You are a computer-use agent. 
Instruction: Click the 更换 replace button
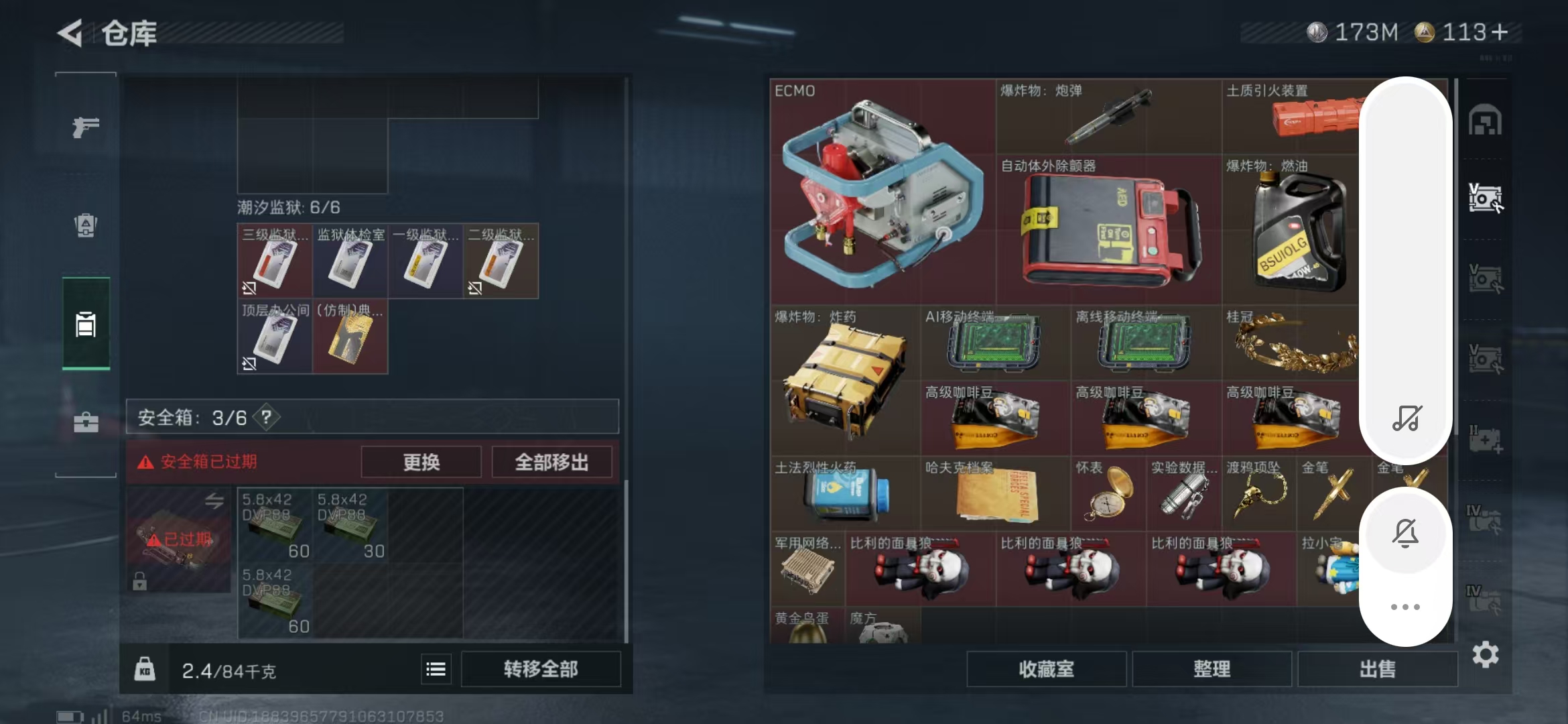(421, 462)
